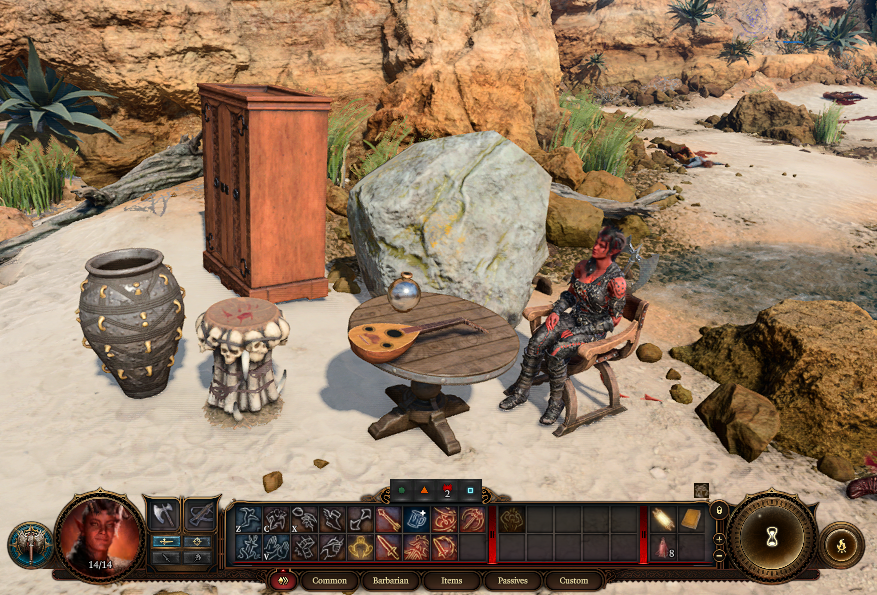Switch to the Common hotbar tab

329,580
